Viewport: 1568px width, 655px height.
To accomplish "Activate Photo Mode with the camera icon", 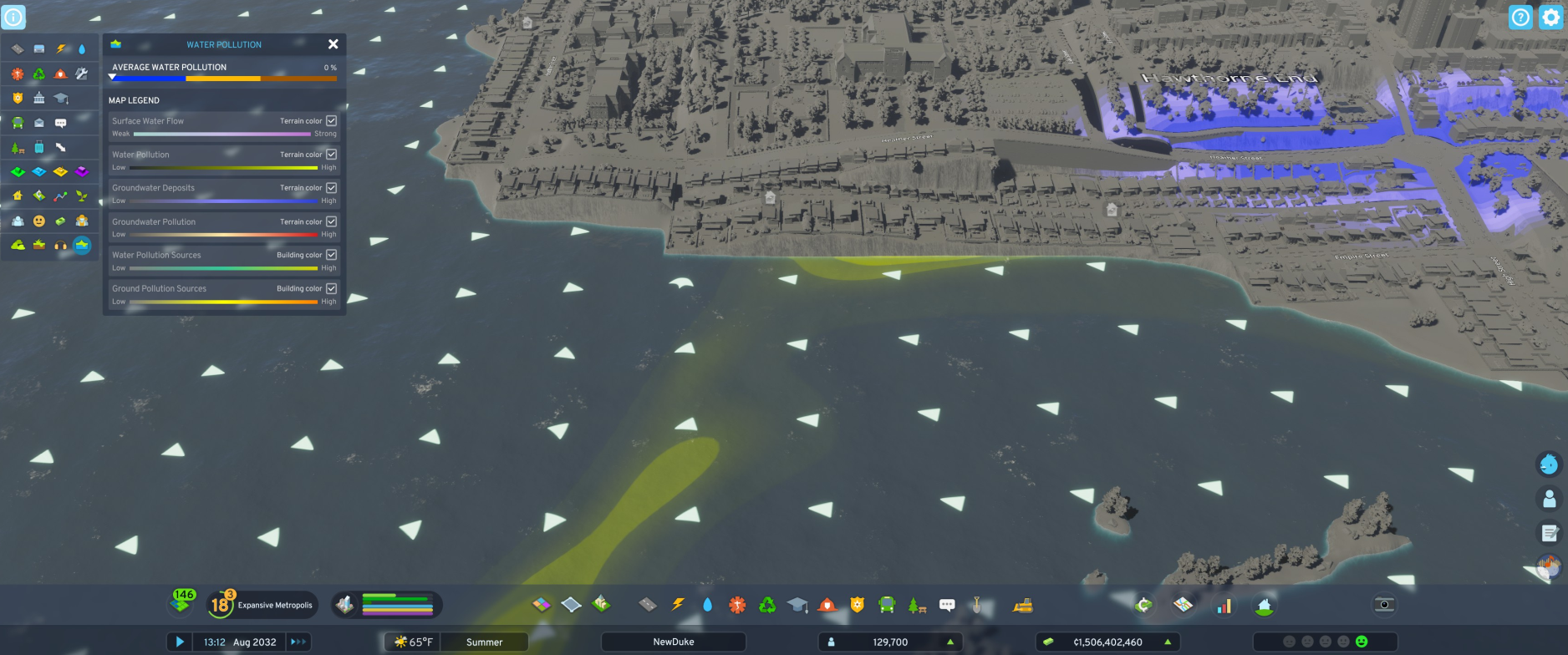I will click(1385, 604).
